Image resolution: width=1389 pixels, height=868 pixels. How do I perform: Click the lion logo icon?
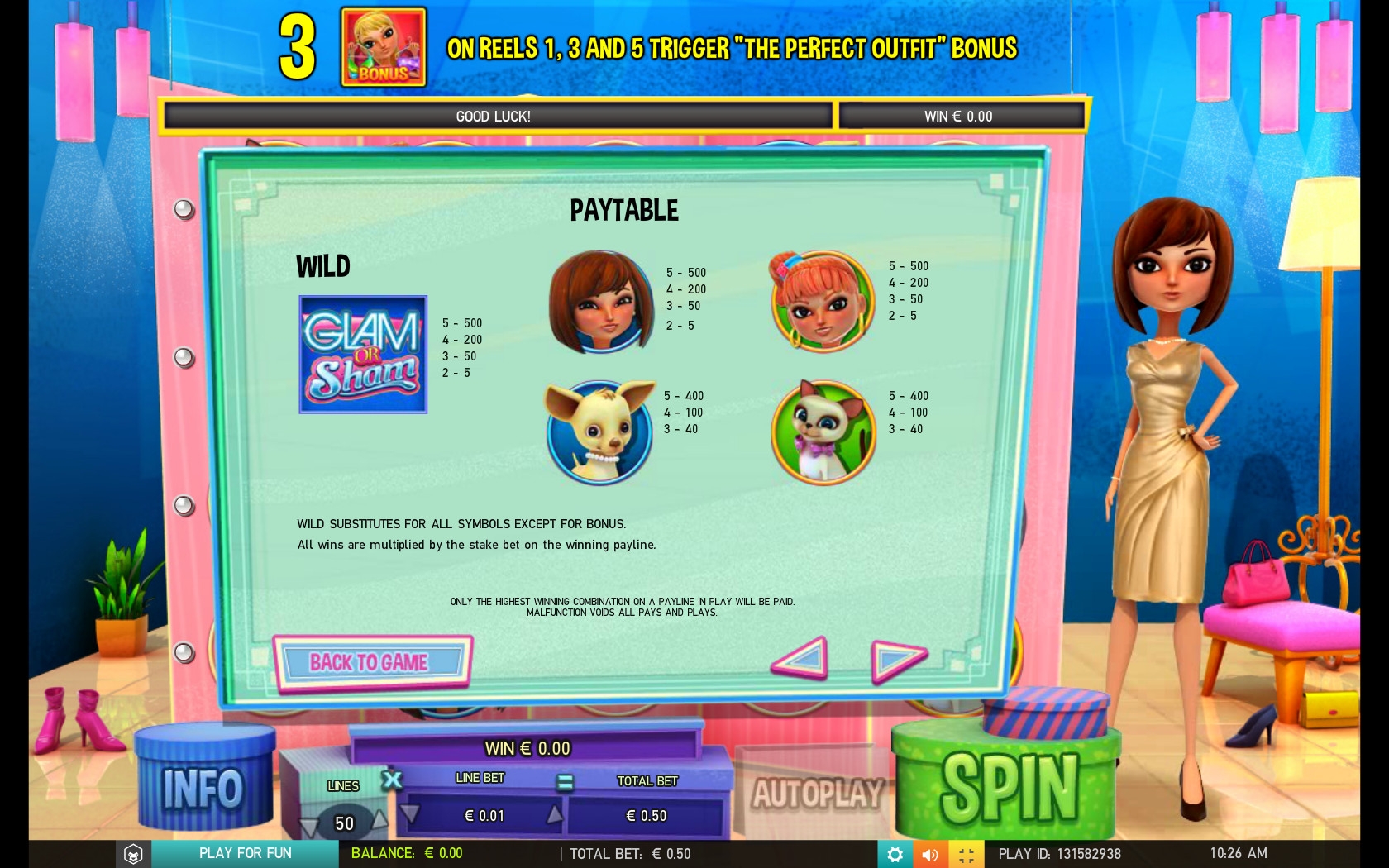point(133,854)
